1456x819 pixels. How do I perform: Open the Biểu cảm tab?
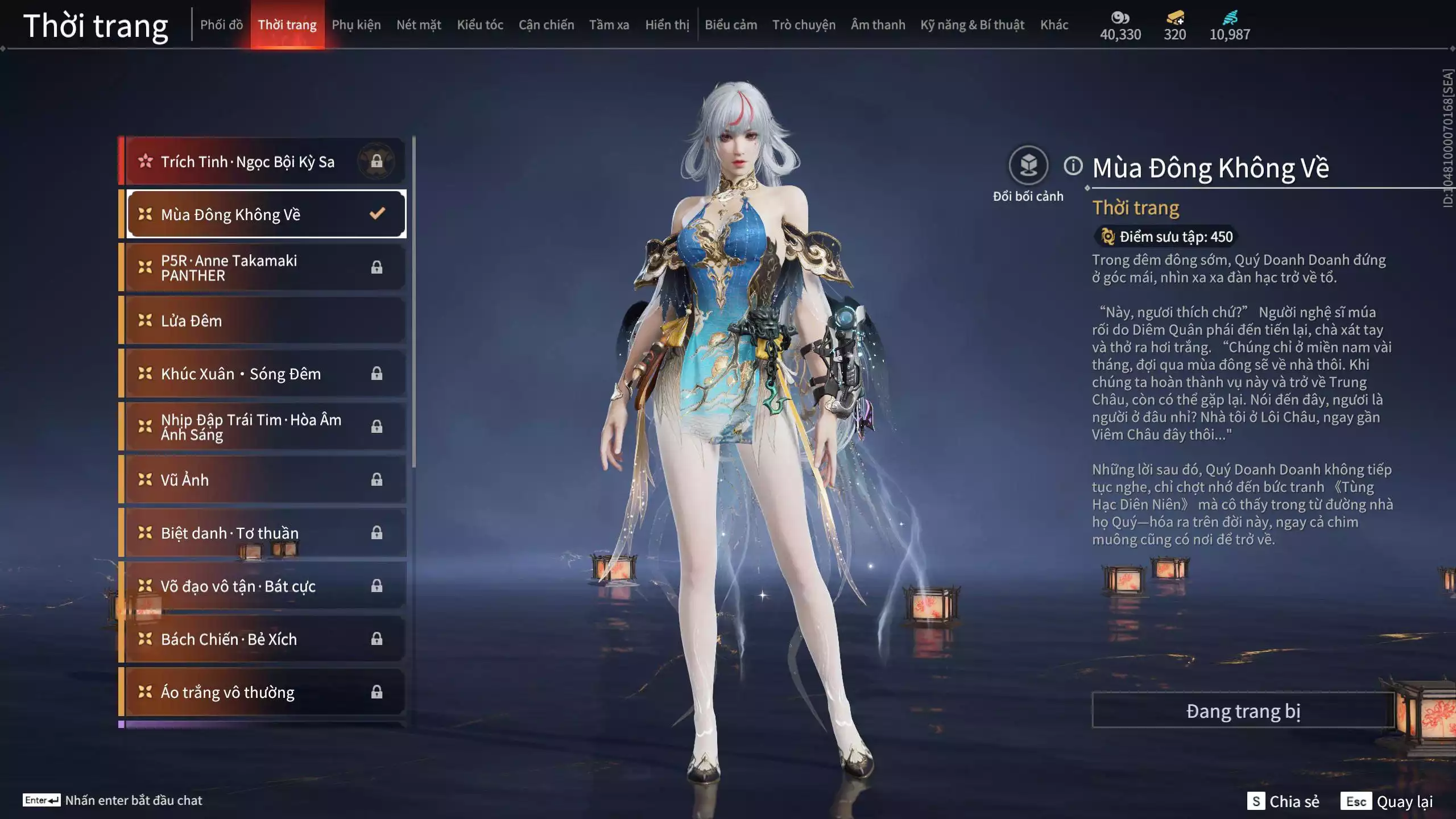[731, 25]
